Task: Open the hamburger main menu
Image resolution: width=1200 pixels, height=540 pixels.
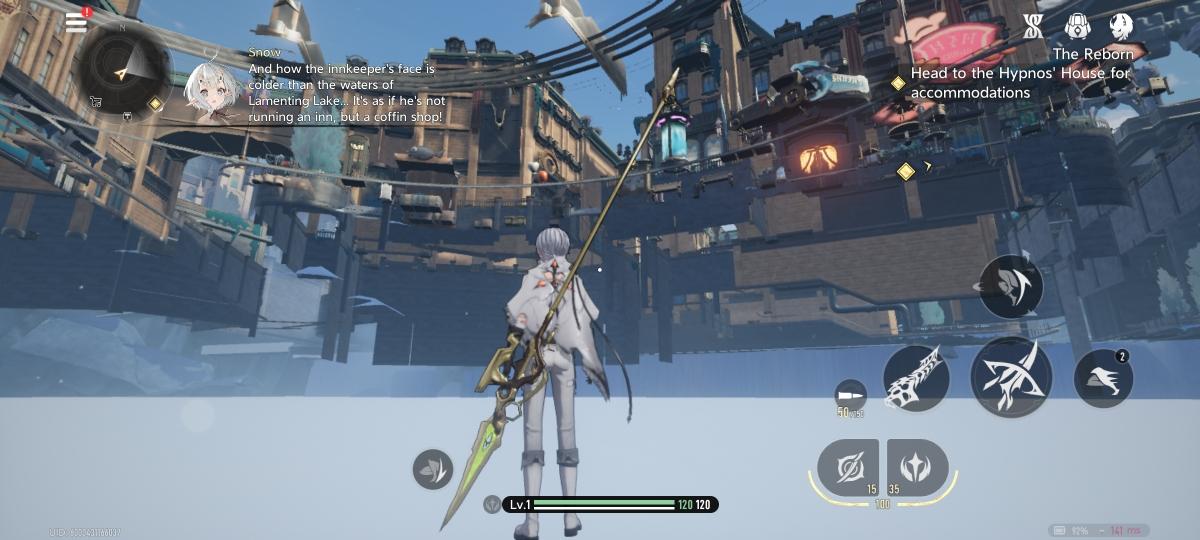Action: [76, 22]
